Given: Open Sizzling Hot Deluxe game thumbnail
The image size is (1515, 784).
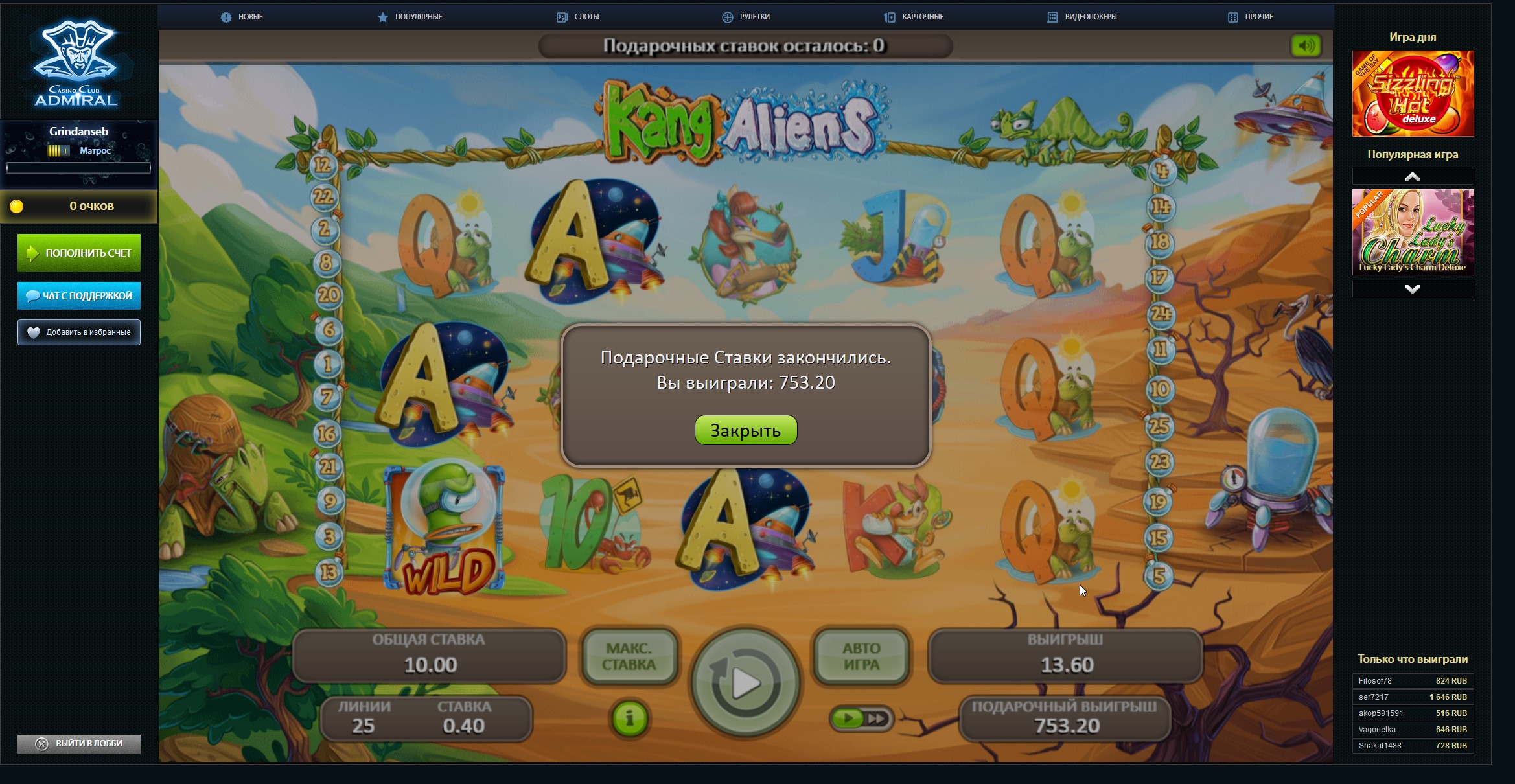Looking at the screenshot, I should click(1413, 93).
